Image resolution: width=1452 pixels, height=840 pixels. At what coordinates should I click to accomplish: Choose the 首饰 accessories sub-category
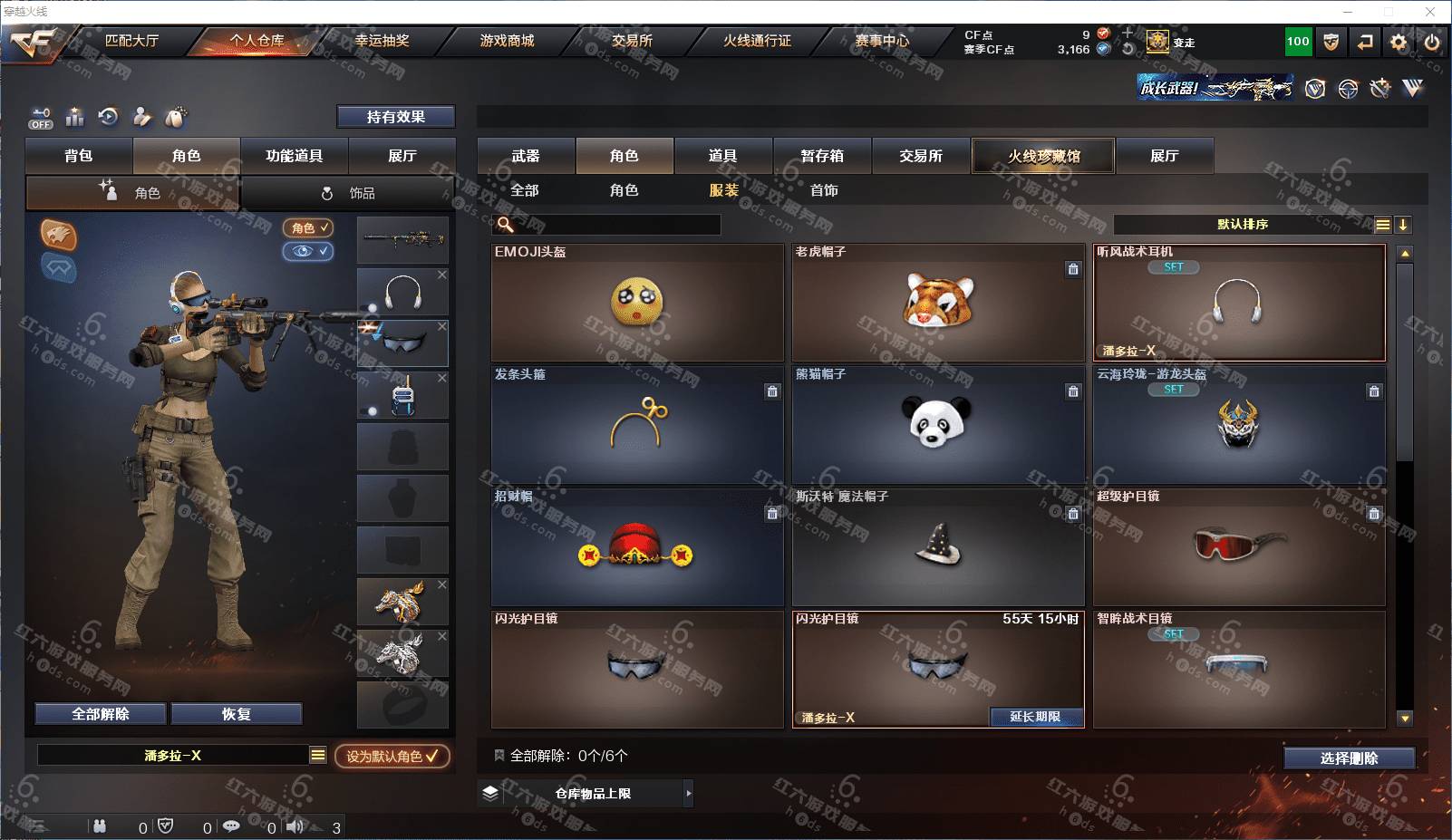[x=824, y=190]
